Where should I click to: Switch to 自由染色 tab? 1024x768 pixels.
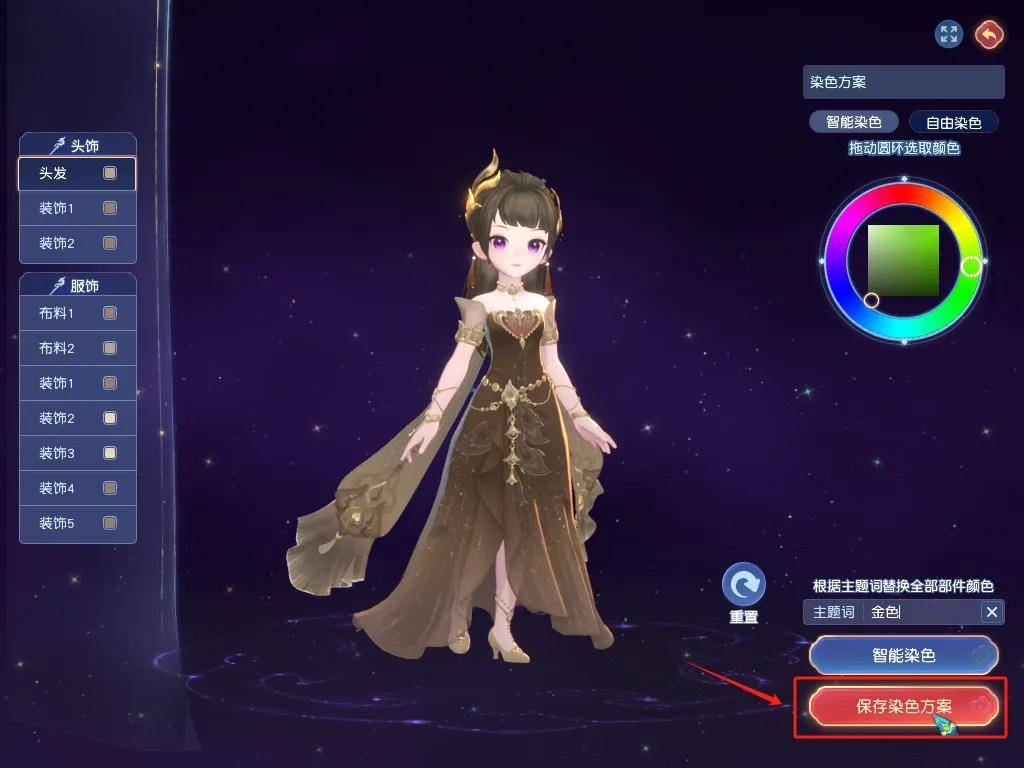point(953,123)
